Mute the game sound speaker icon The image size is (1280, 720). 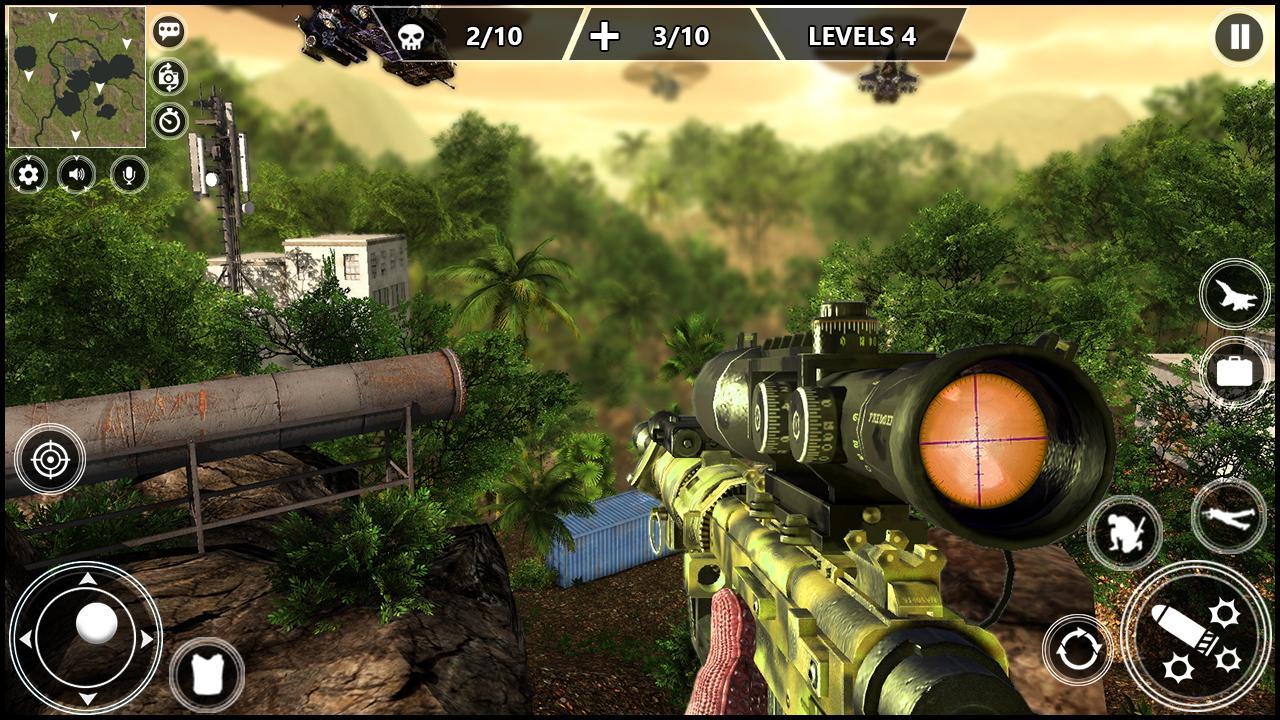tap(77, 176)
